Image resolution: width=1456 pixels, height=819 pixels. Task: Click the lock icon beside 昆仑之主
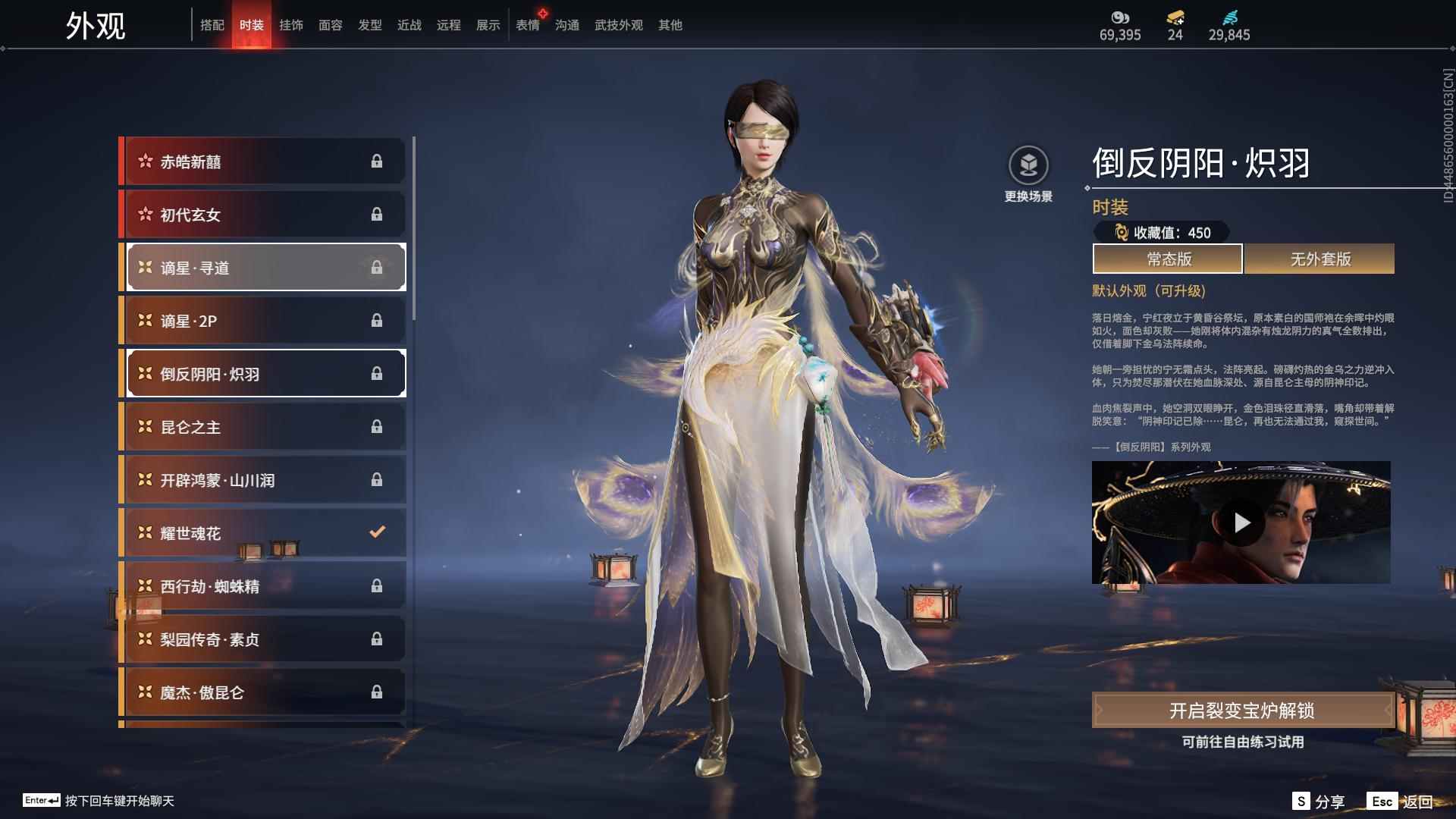[377, 426]
